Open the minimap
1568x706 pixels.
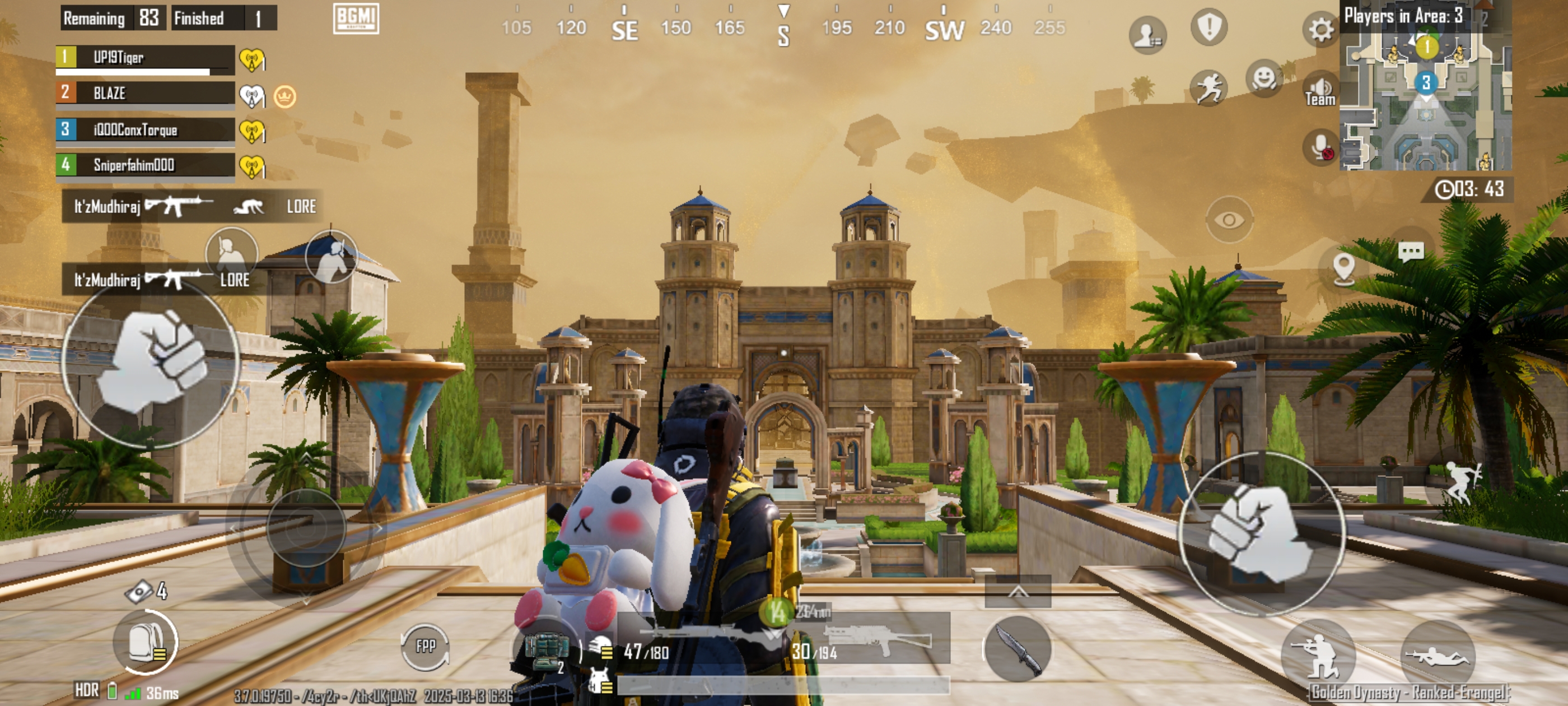1425,91
